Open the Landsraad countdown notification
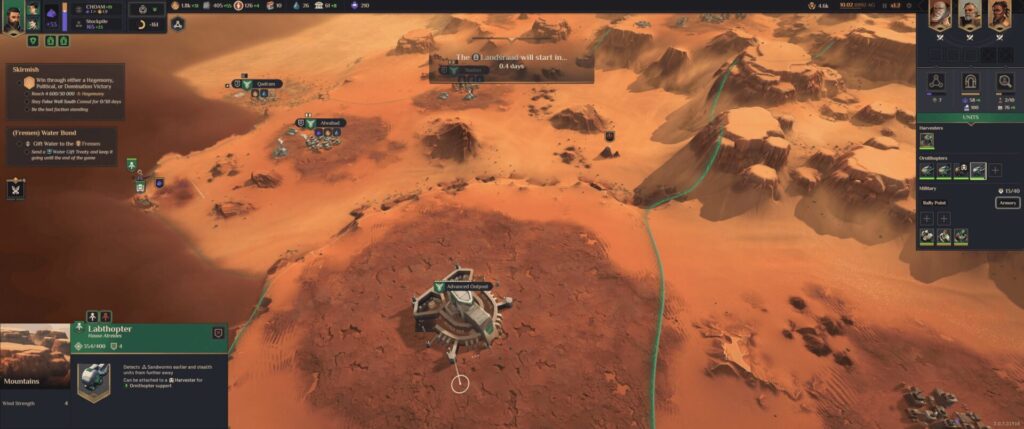This screenshot has width=1024, height=429. coord(511,64)
